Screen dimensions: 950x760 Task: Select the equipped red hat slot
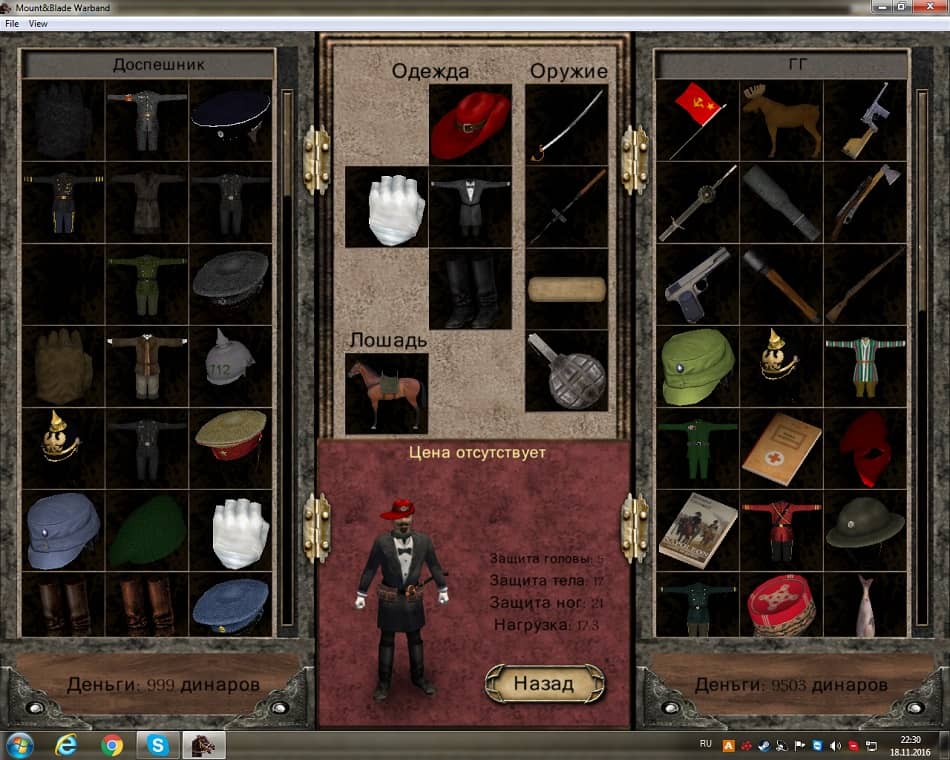(x=470, y=125)
